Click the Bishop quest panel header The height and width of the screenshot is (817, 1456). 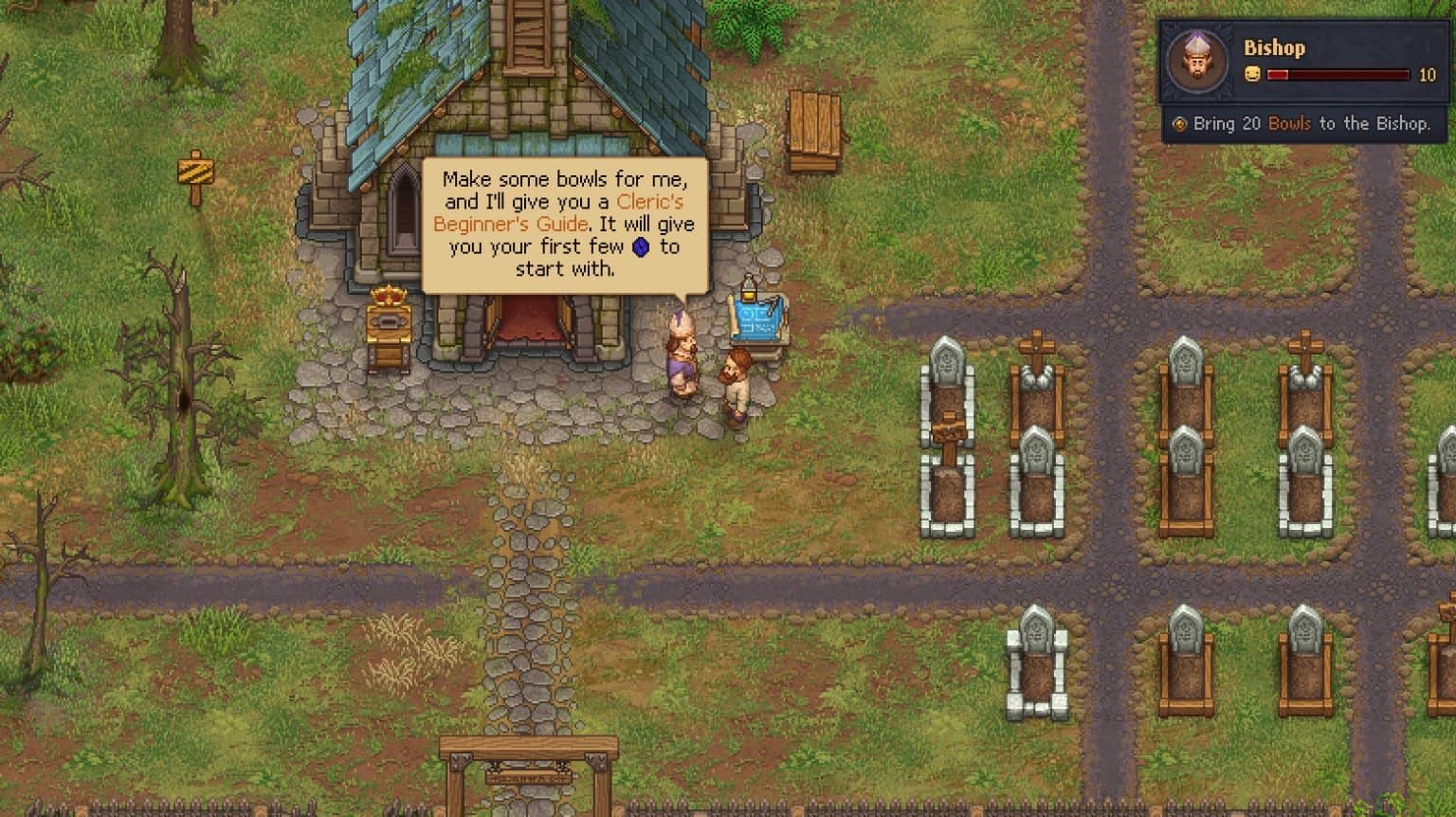(x=1275, y=48)
